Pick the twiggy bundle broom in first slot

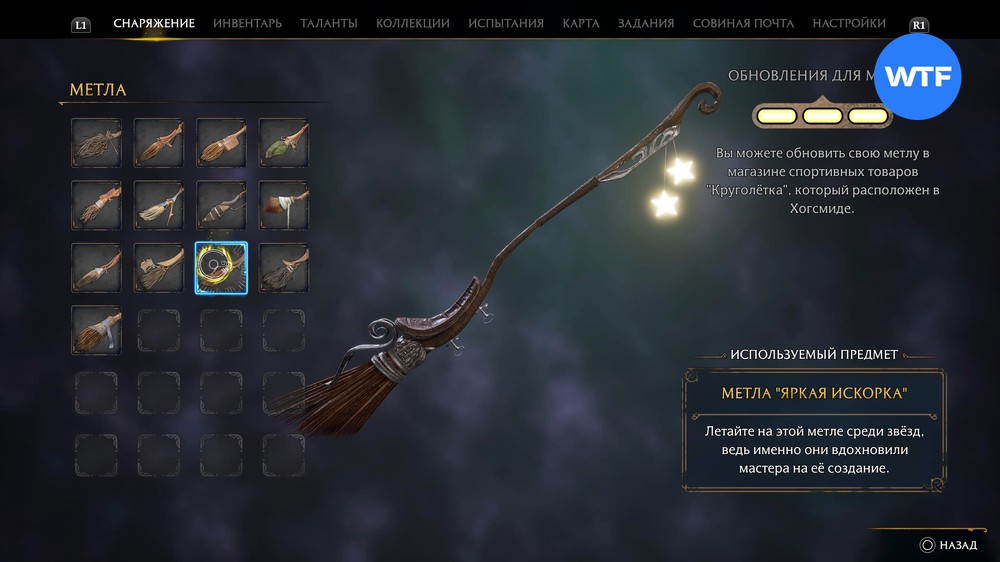click(x=96, y=142)
